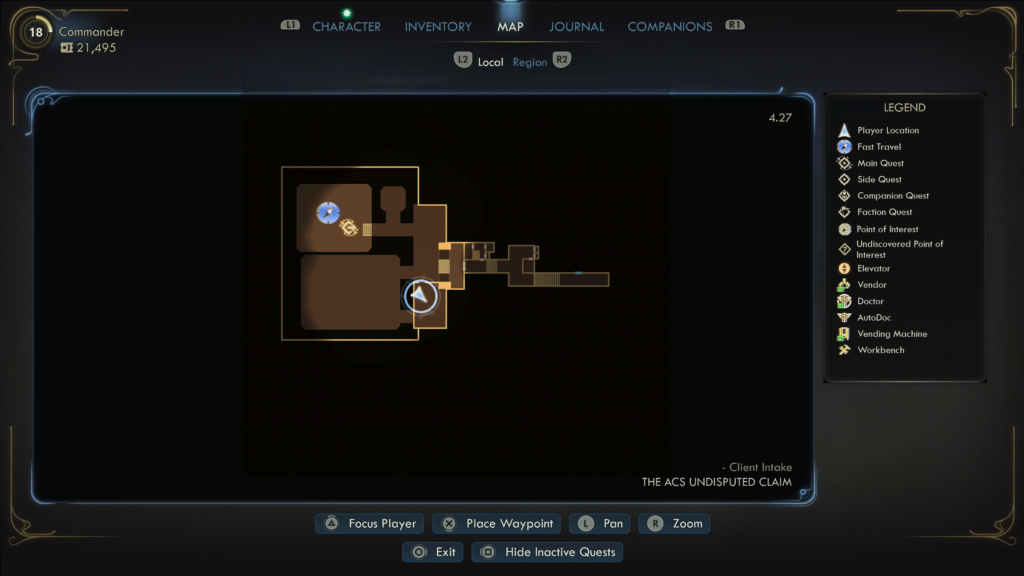Click the player location arrow on map

[421, 295]
